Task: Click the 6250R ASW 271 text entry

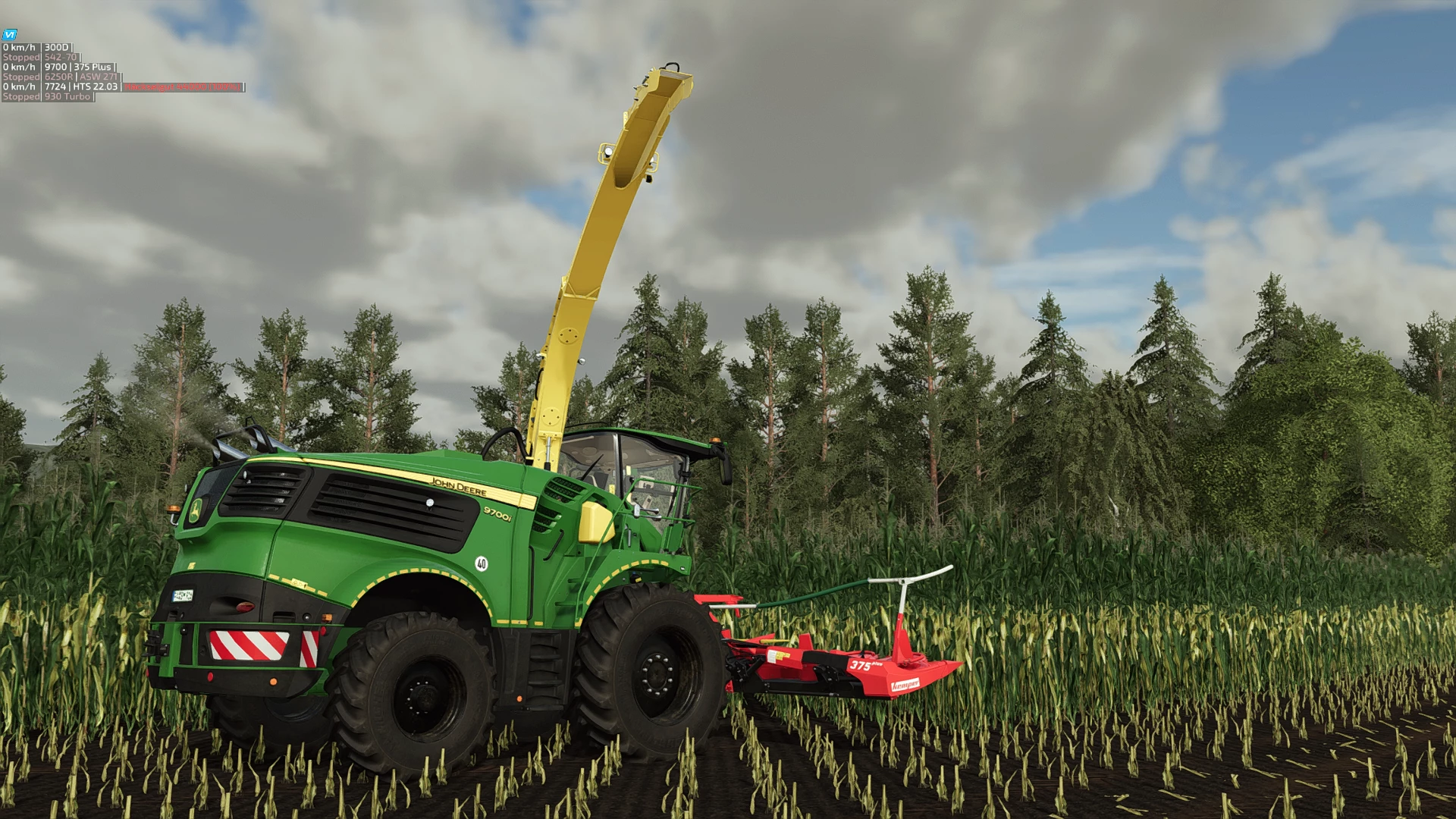Action: tap(83, 77)
